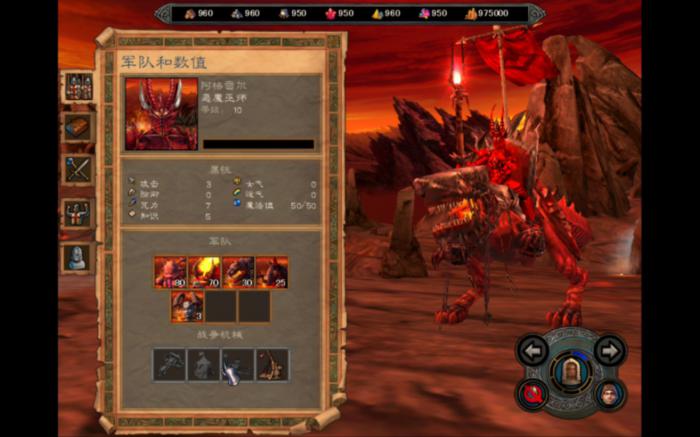Click the round human face portrait button
Screen dimensions: 700x437
pyautogui.click(x=609, y=393)
